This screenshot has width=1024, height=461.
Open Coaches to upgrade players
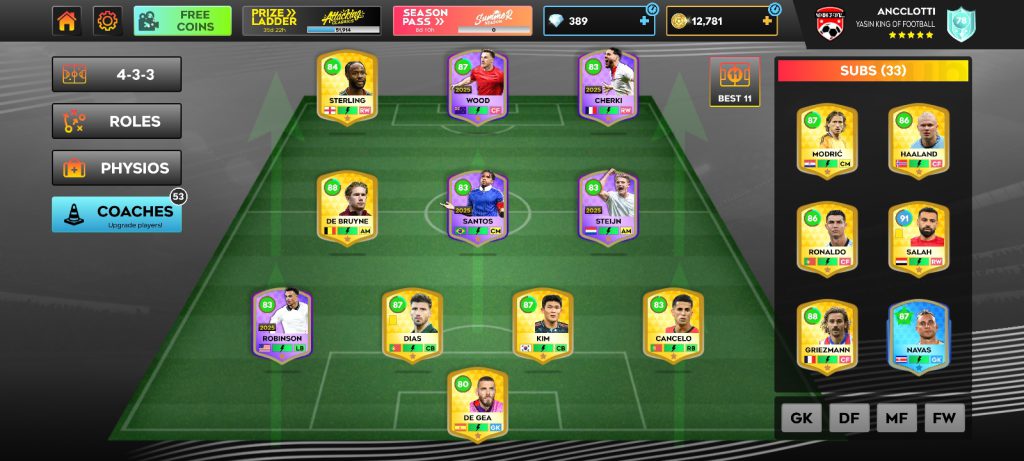[117, 214]
